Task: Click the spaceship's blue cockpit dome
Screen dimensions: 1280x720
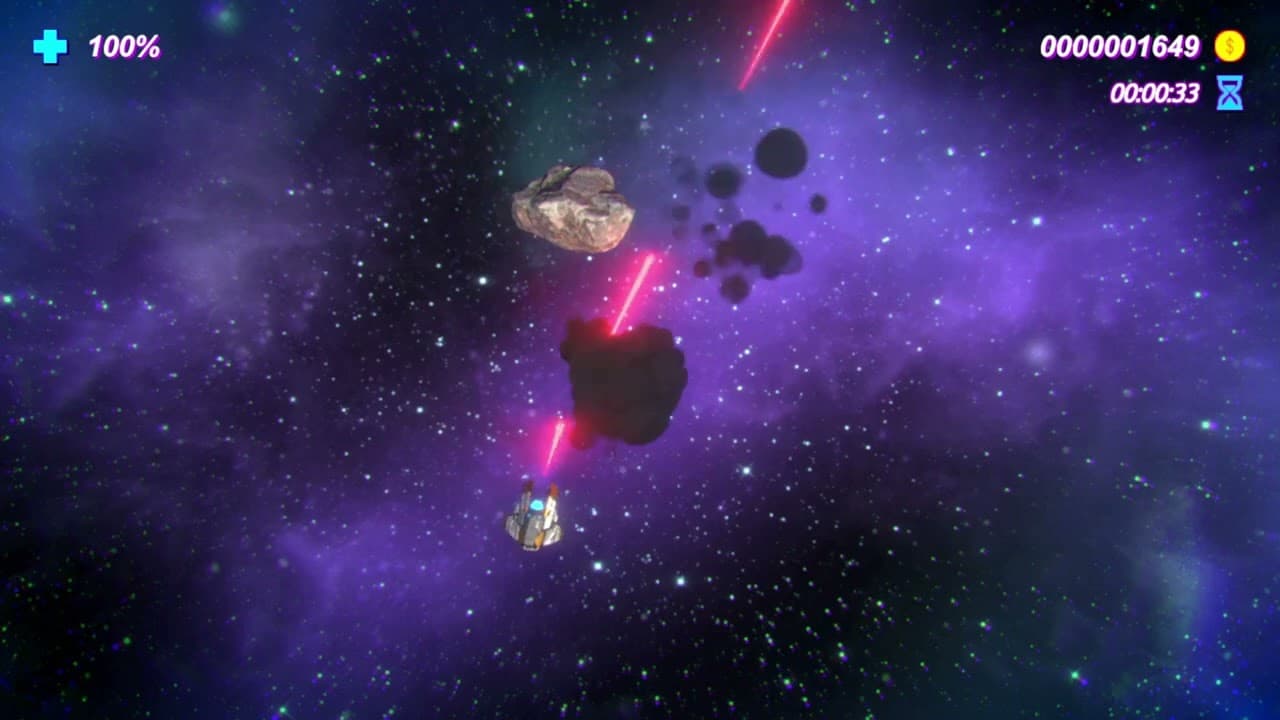Action: [537, 505]
